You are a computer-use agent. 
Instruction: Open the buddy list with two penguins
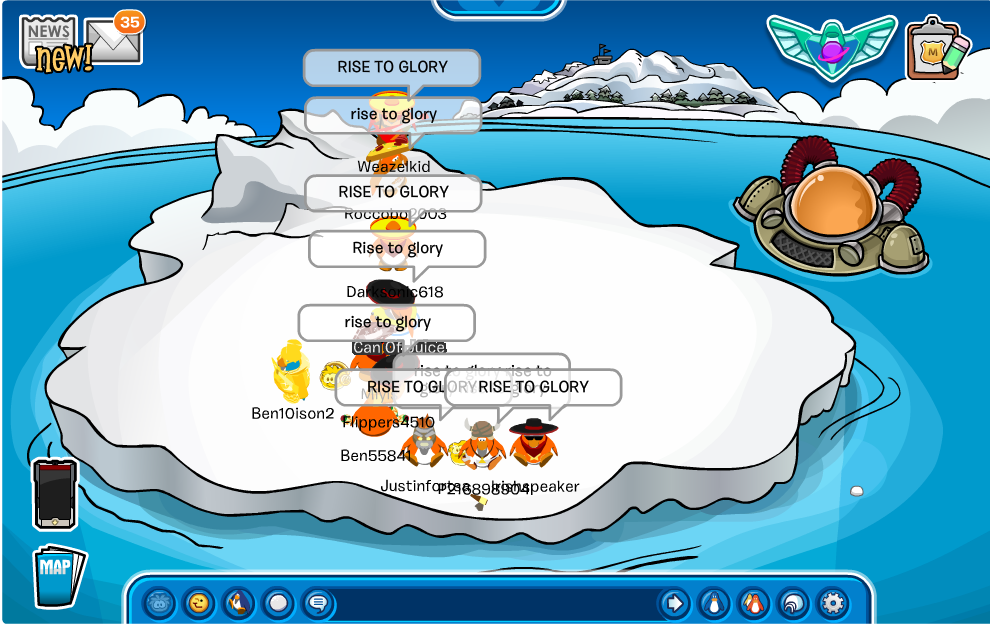tap(753, 603)
